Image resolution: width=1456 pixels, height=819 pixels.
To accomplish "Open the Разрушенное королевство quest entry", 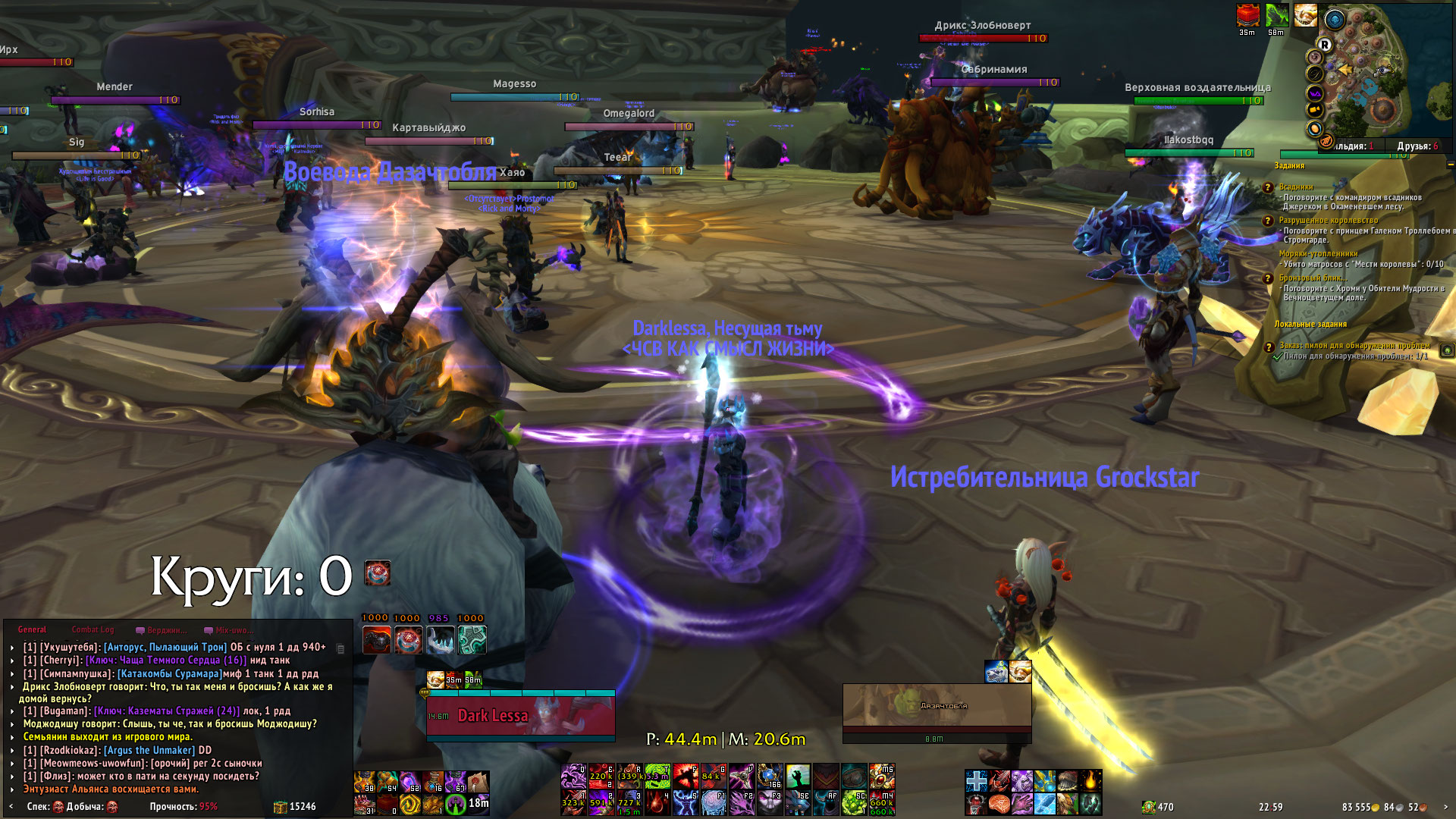I will coord(1328,220).
